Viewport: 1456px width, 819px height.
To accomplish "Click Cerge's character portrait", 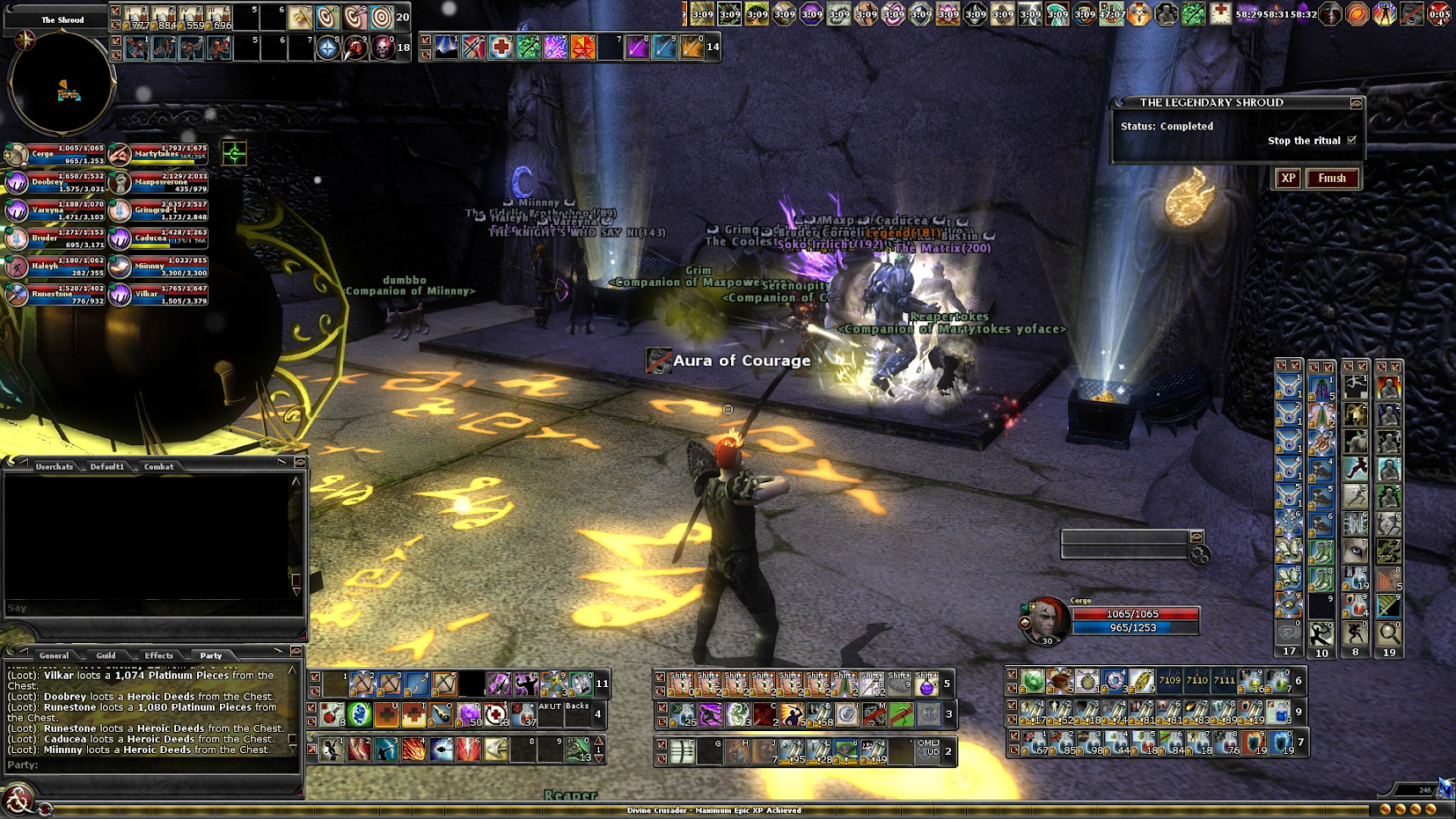I will (1047, 618).
